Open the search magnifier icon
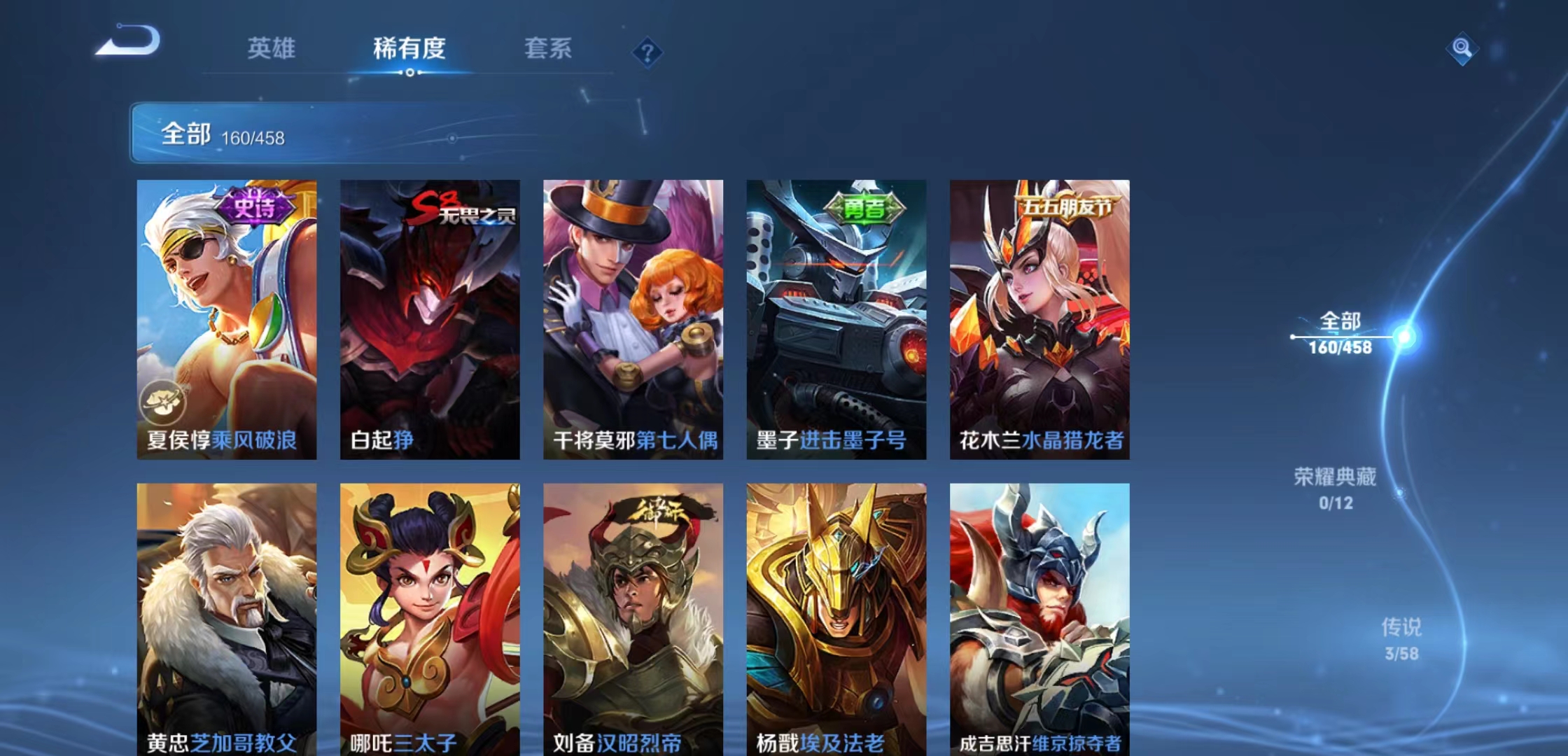This screenshot has height=756, width=1568. click(1463, 49)
